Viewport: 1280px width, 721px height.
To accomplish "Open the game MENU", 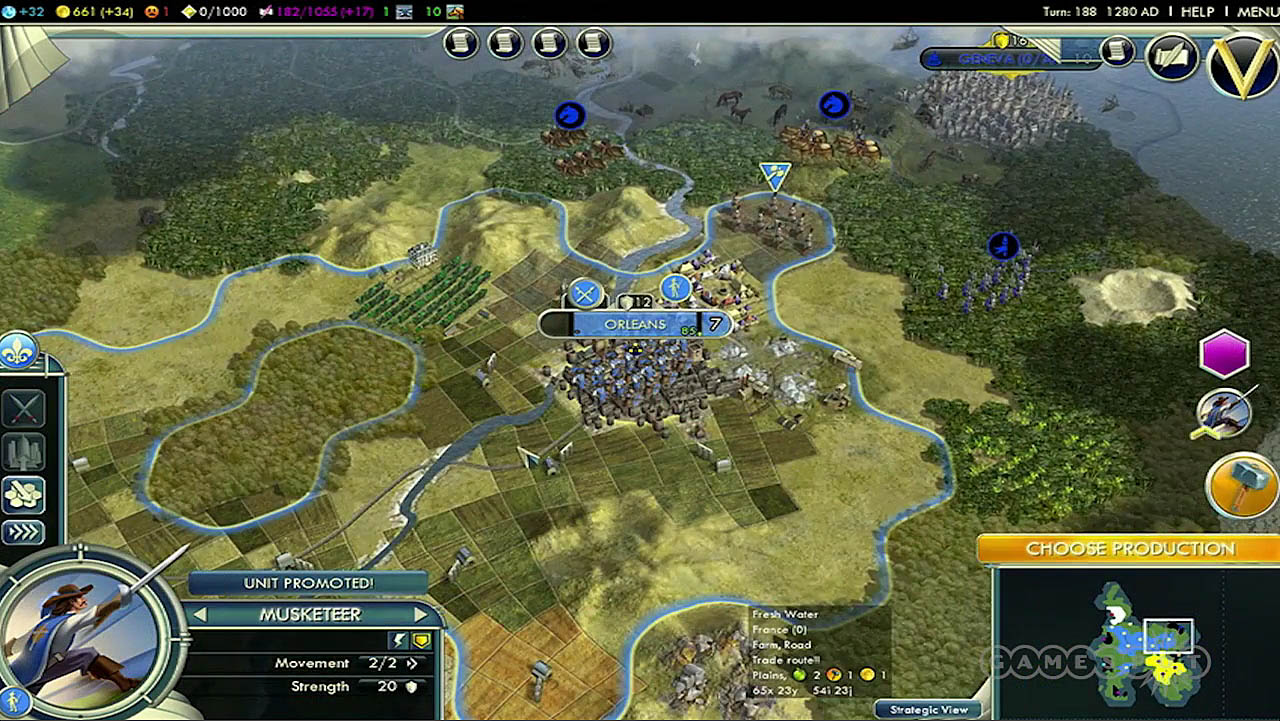I will [1257, 12].
